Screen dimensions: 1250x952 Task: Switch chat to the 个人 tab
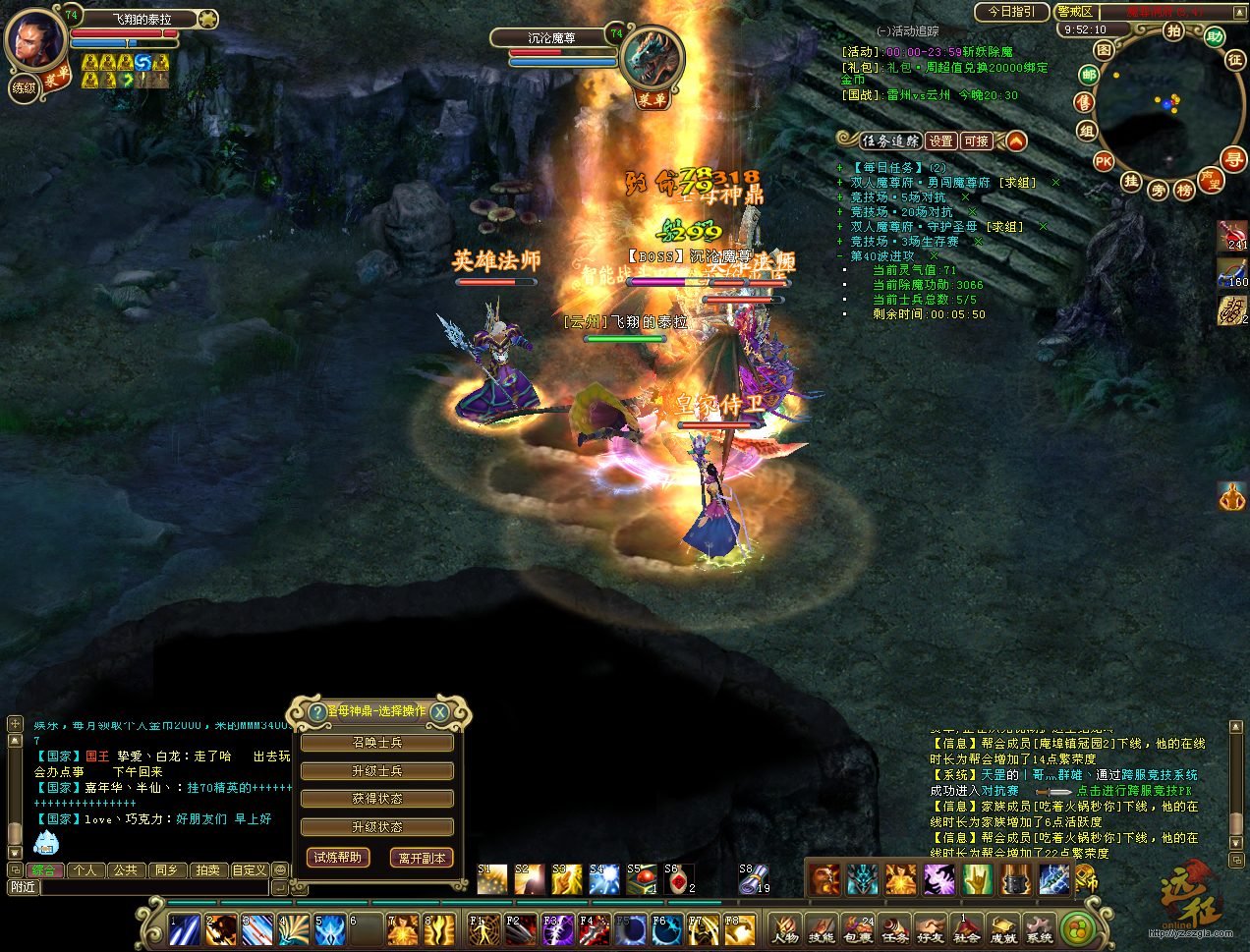tap(85, 870)
